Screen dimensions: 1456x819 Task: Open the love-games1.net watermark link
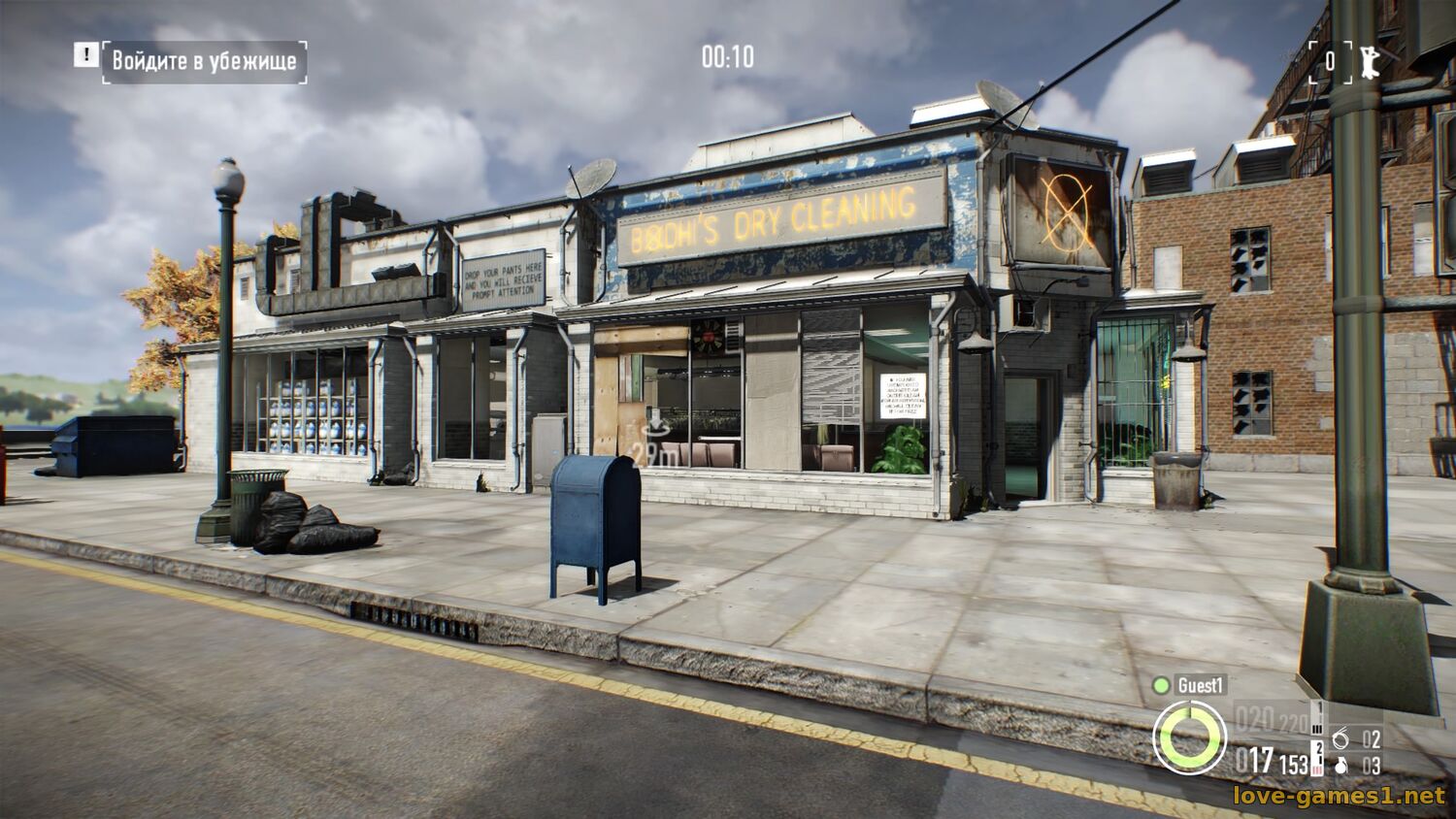1339,796
